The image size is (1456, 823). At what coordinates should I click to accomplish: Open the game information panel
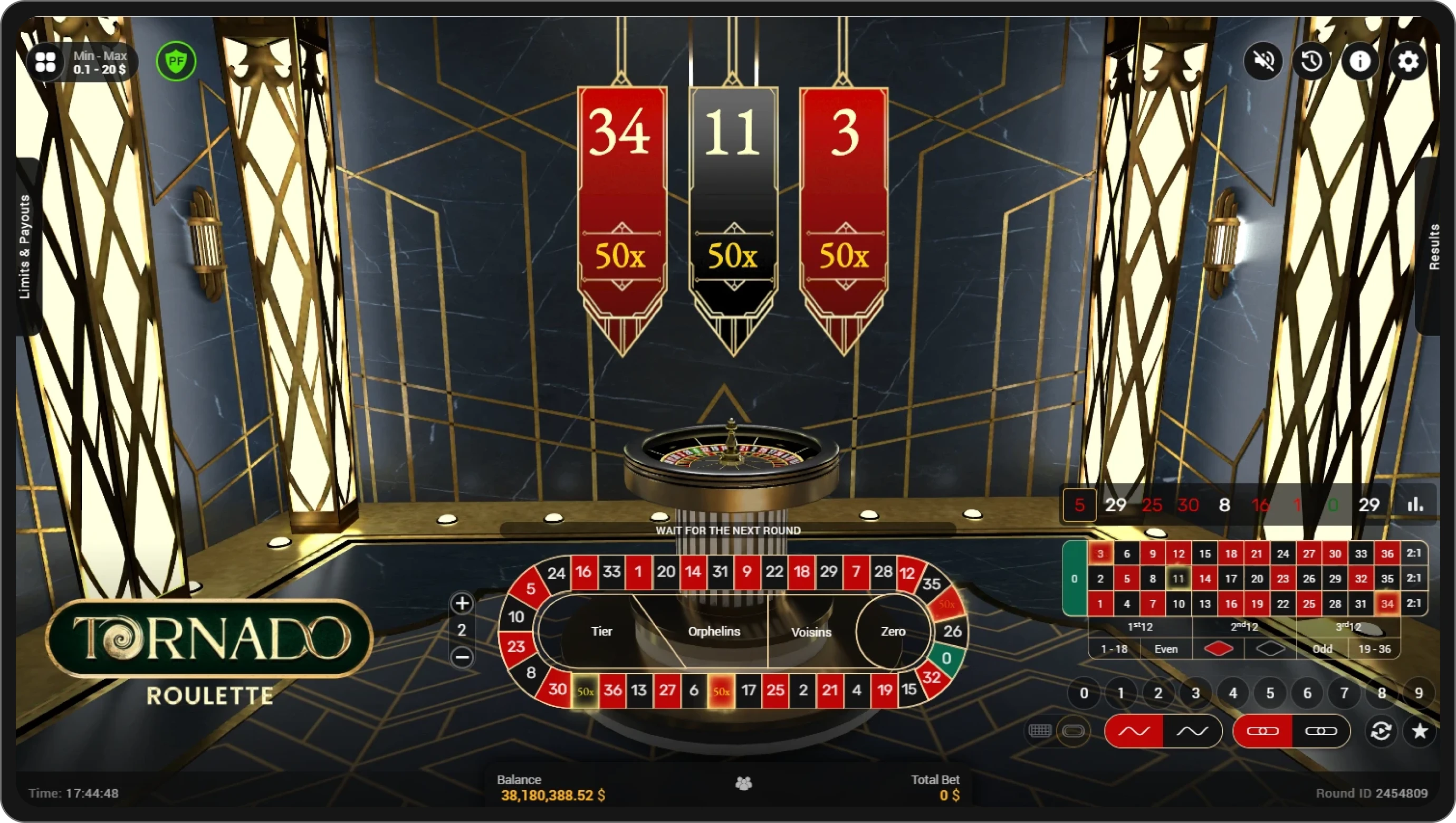1361,61
